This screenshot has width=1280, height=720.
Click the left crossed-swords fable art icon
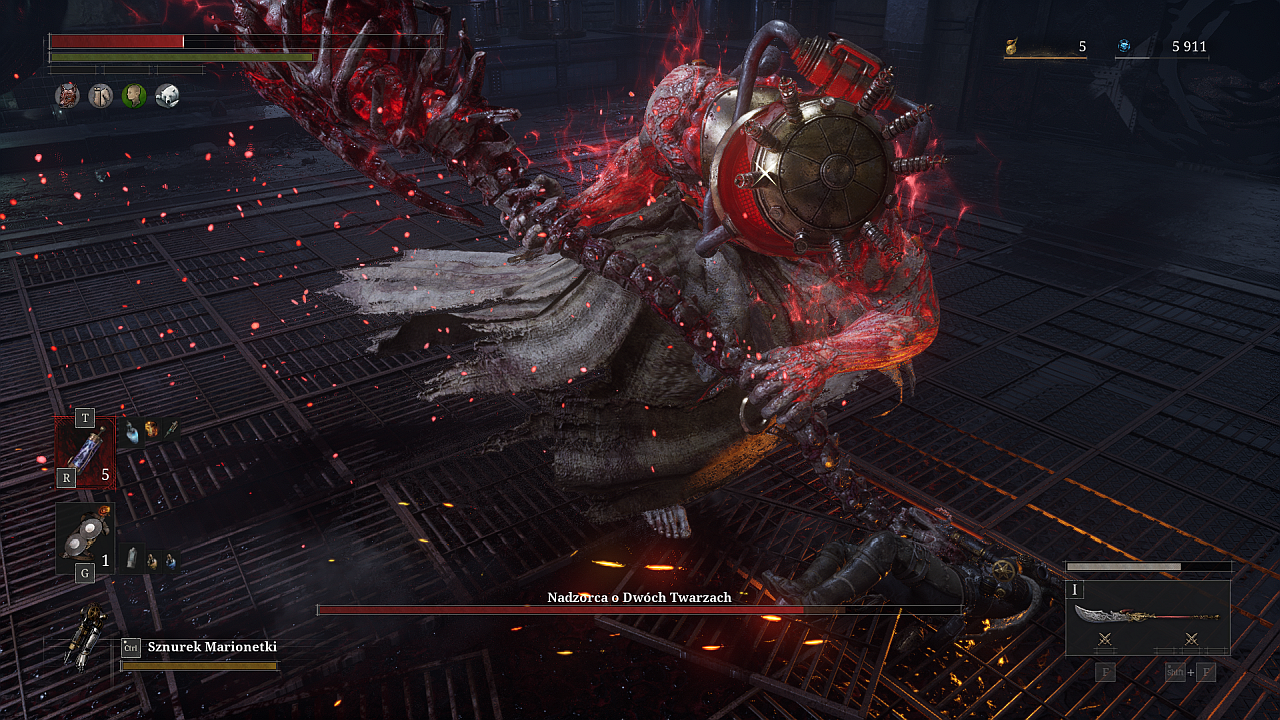click(x=1105, y=640)
